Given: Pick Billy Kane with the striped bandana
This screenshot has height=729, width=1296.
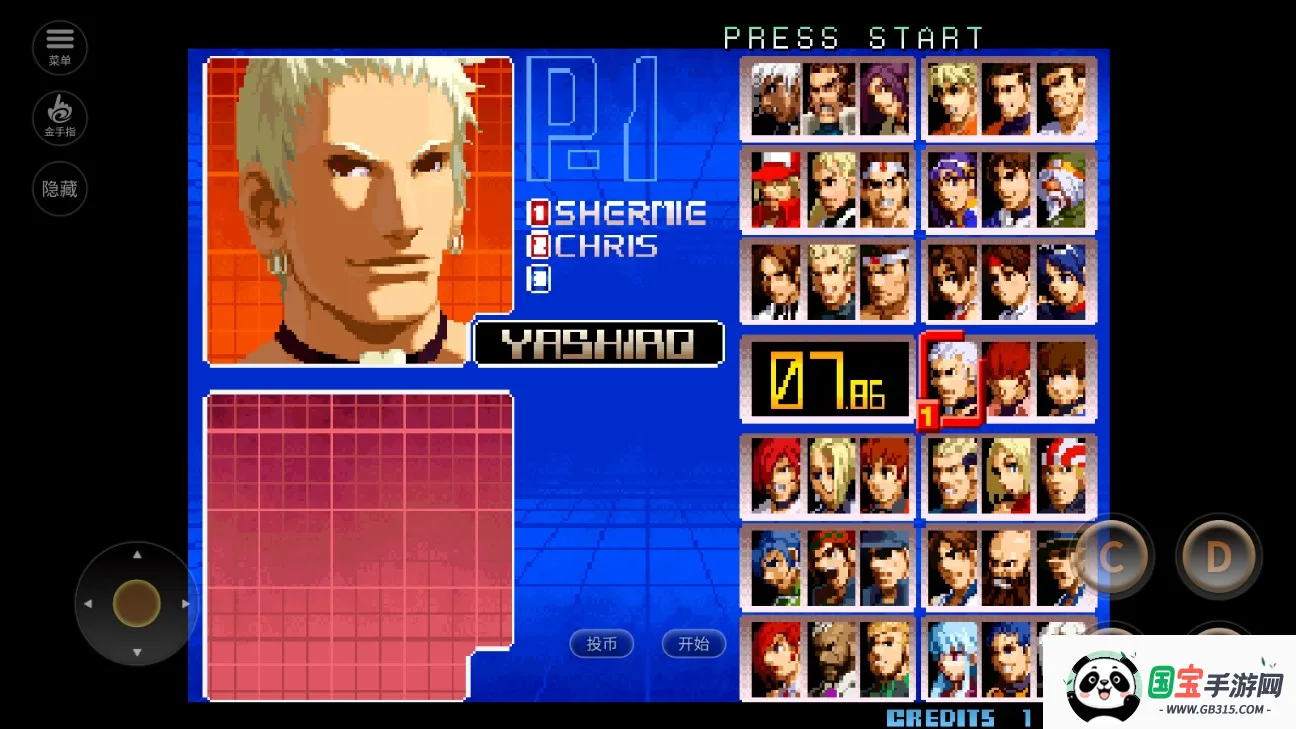Looking at the screenshot, I should 1062,474.
